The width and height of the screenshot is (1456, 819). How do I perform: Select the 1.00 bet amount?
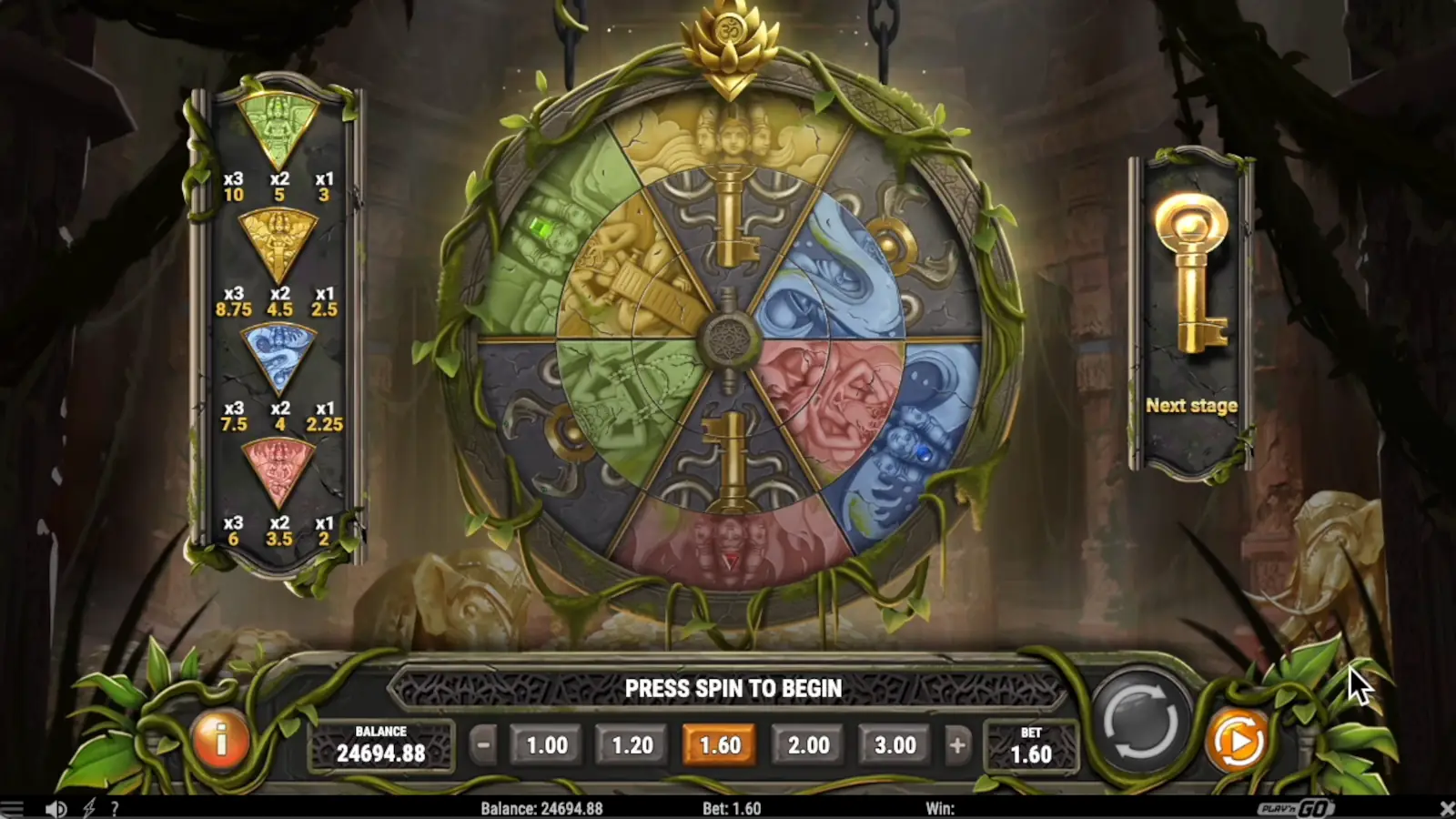click(545, 743)
